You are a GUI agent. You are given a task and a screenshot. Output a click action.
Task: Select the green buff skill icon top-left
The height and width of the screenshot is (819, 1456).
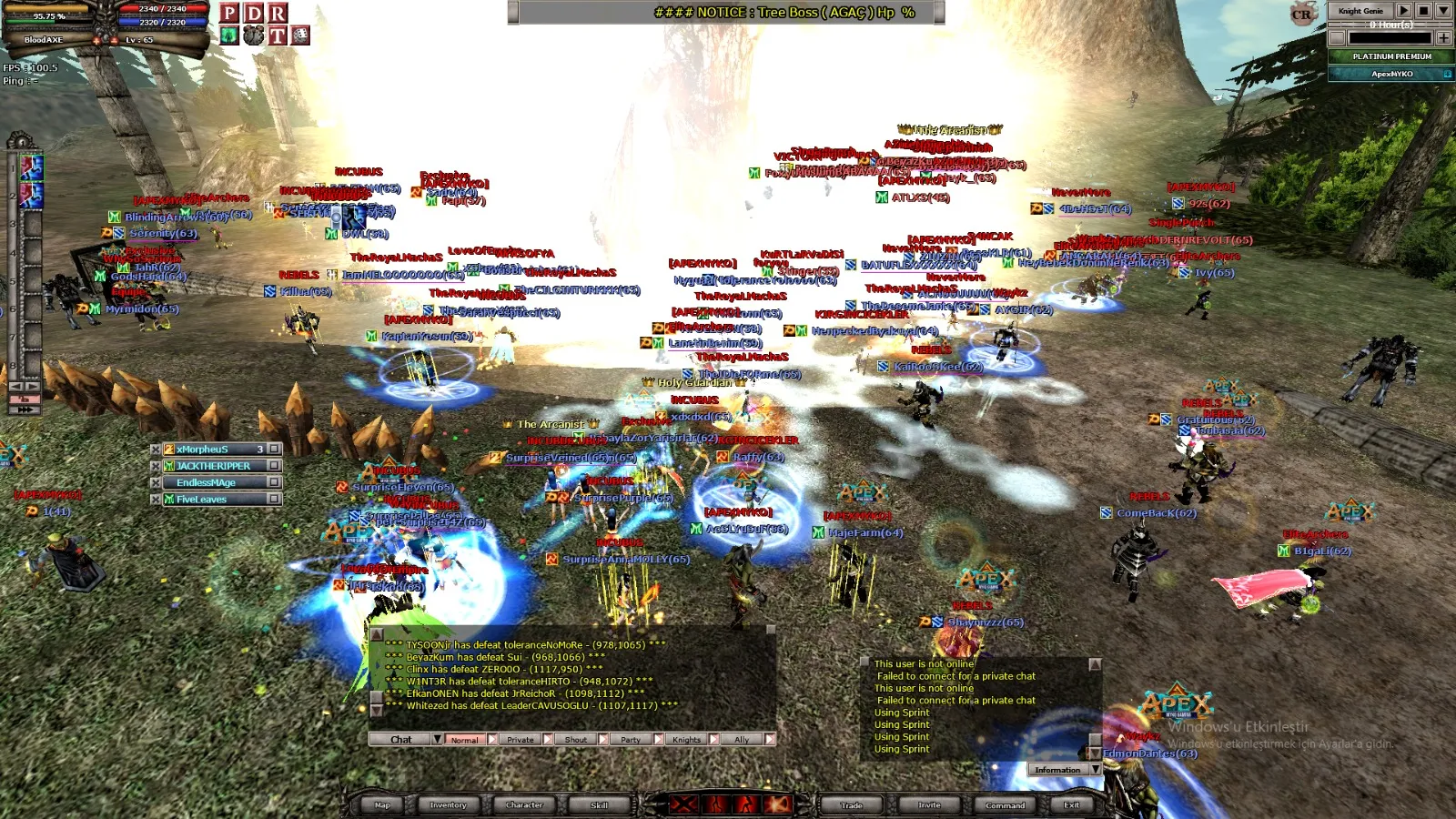228,36
